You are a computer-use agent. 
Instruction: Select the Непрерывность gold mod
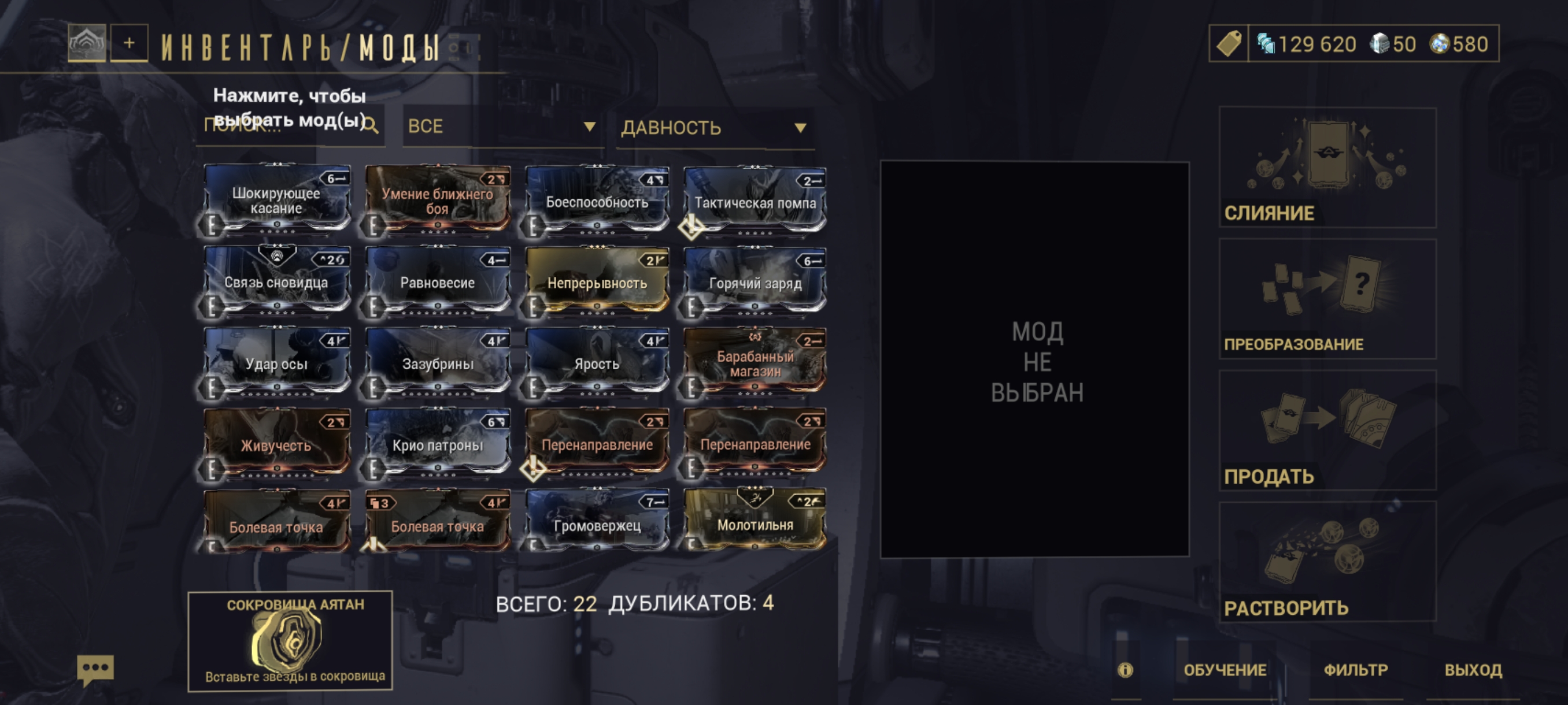(x=597, y=281)
